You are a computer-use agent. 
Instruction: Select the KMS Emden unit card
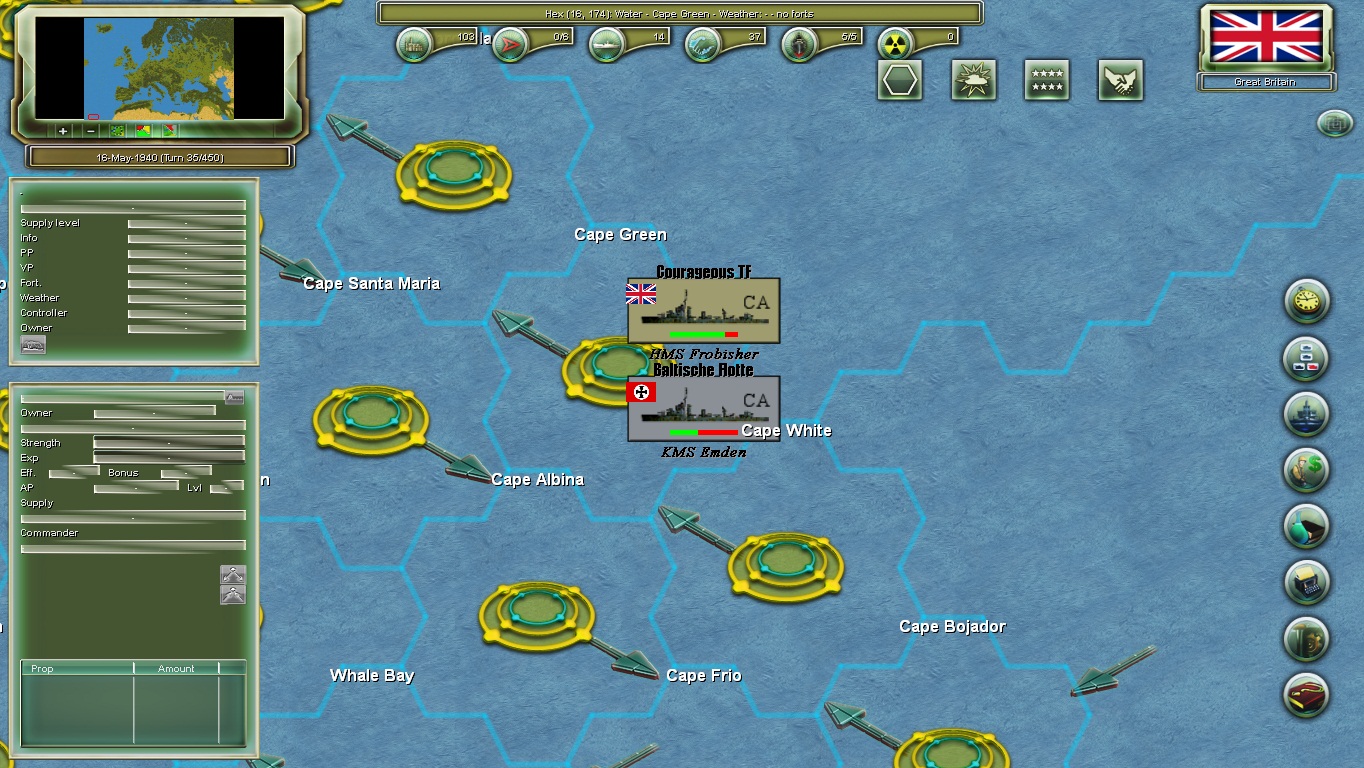pyautogui.click(x=702, y=410)
